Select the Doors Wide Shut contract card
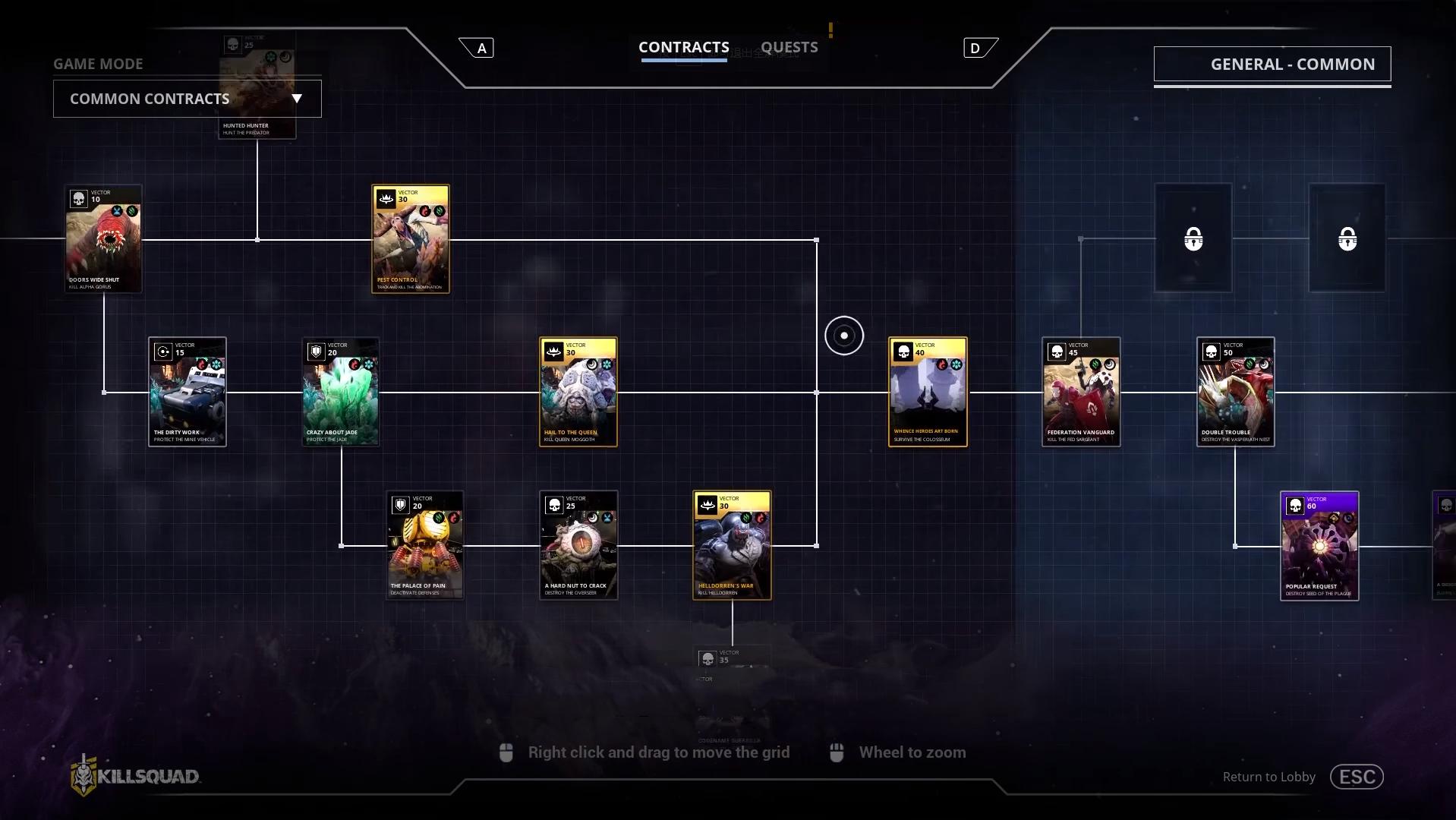The image size is (1456, 820). [103, 239]
